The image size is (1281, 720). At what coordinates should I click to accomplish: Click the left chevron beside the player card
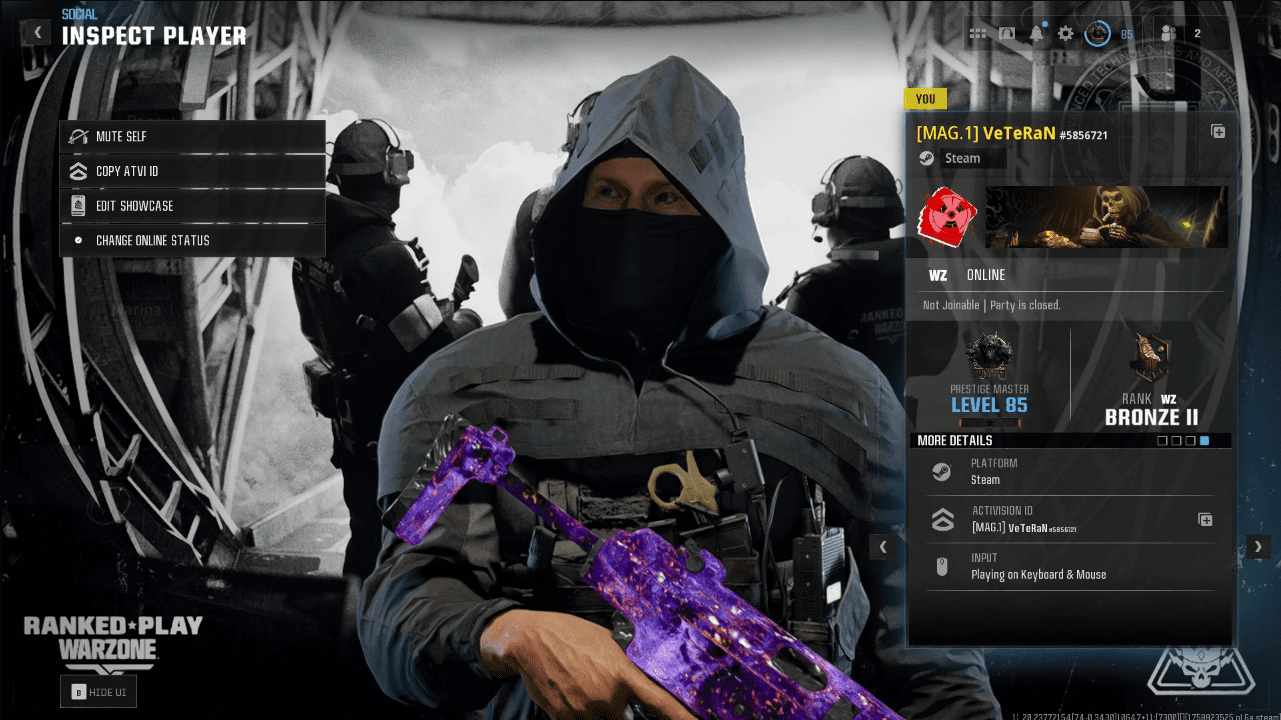click(x=883, y=546)
